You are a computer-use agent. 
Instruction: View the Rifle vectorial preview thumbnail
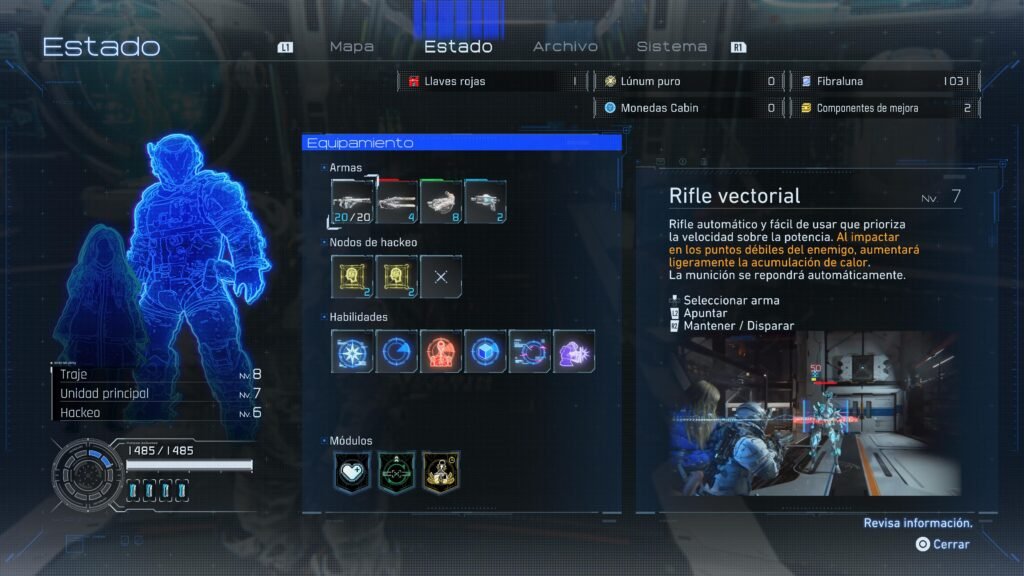click(816, 413)
